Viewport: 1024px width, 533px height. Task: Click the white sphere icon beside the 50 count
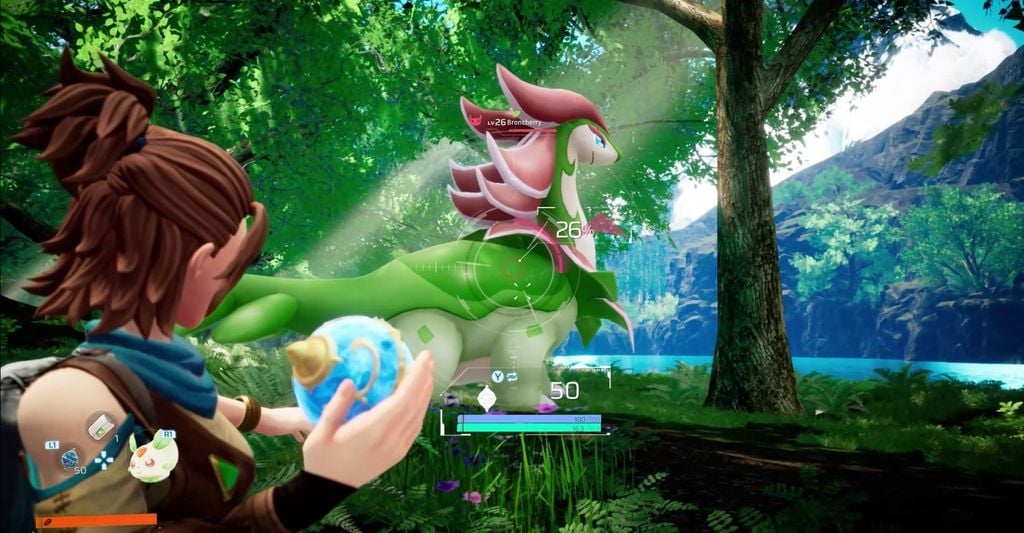click(488, 400)
